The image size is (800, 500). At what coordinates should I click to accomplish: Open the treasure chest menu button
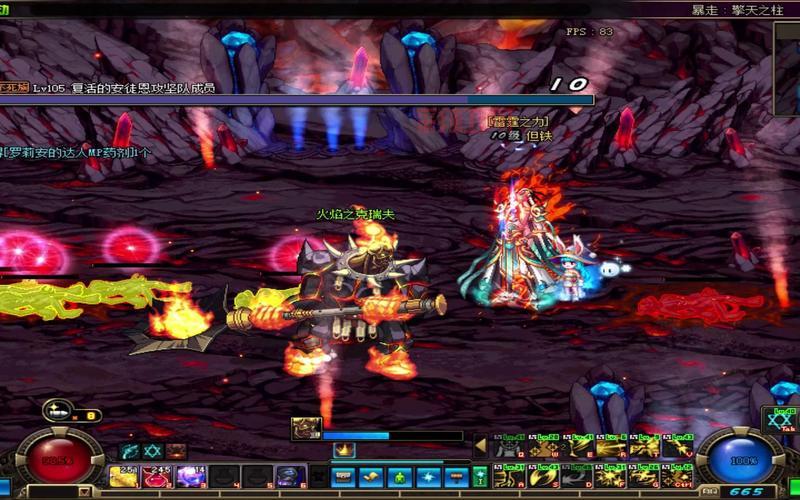coord(343,476)
